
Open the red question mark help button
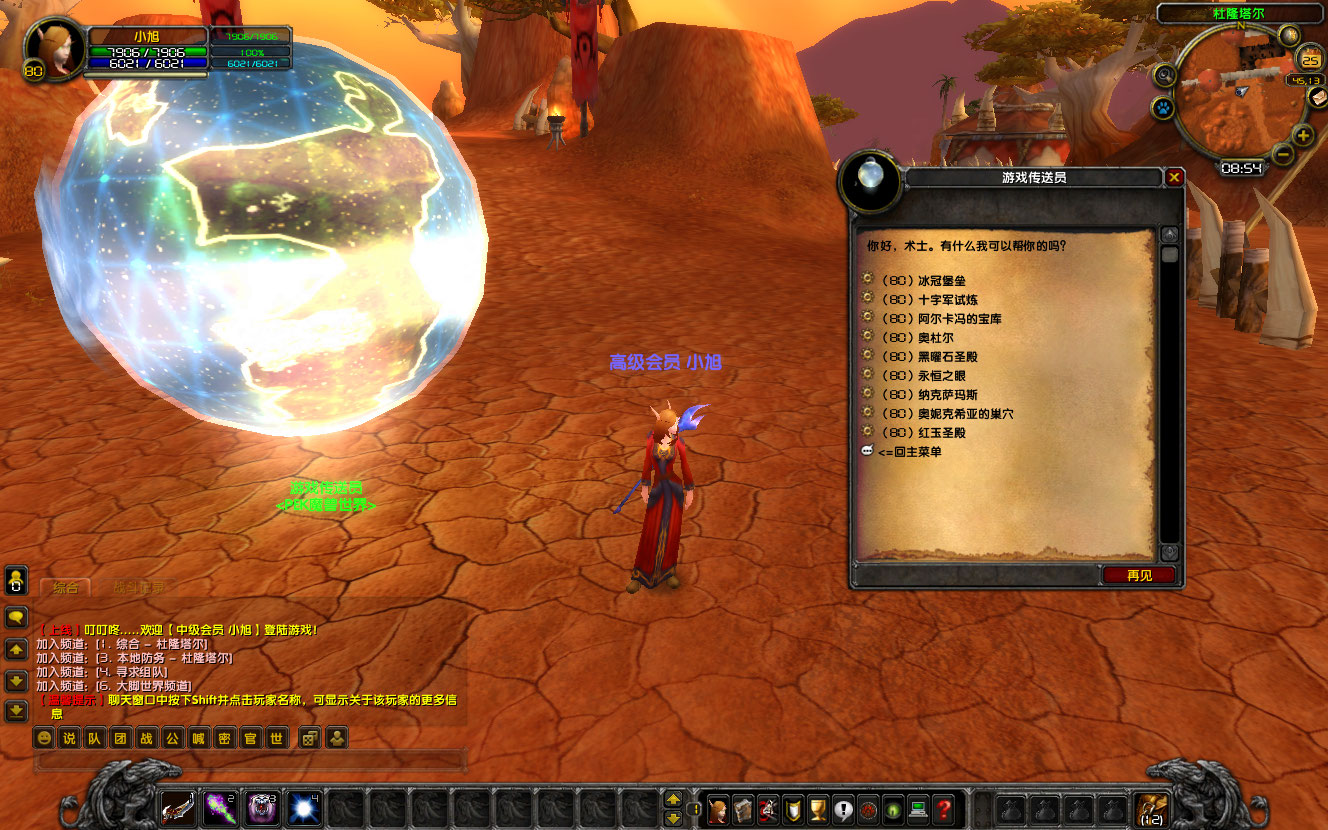tap(944, 808)
